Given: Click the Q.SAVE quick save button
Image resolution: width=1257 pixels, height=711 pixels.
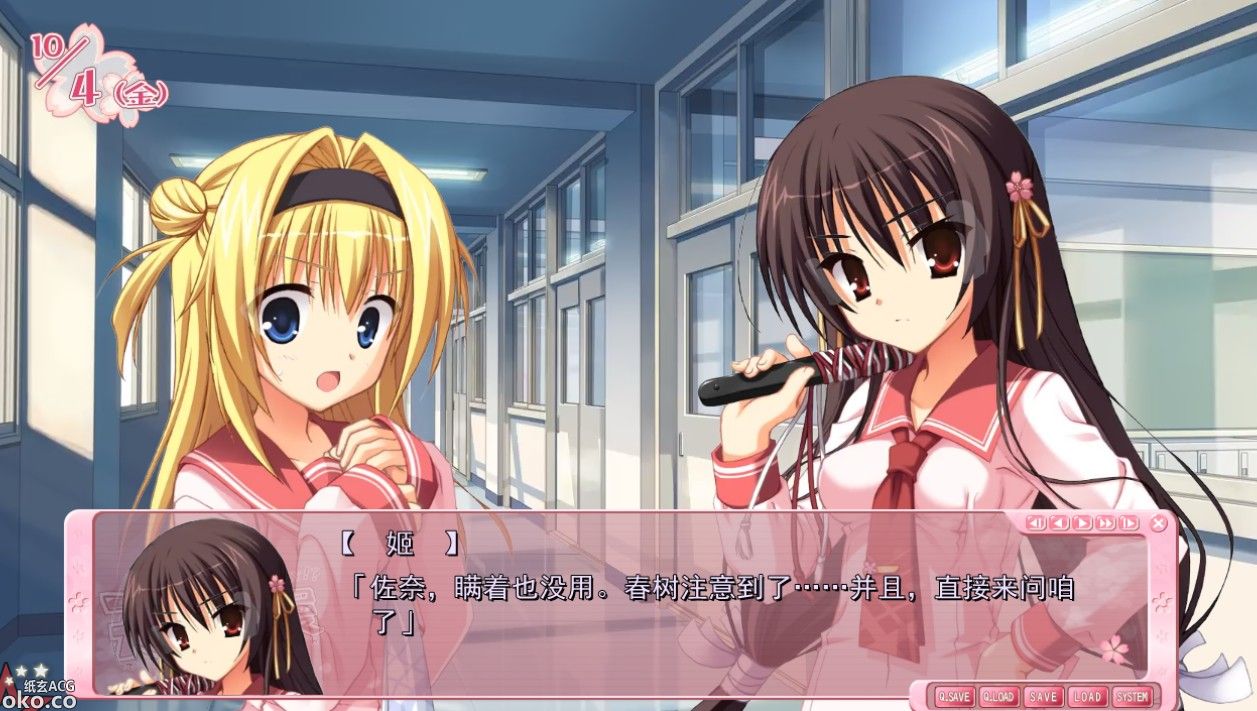Looking at the screenshot, I should 954,696.
